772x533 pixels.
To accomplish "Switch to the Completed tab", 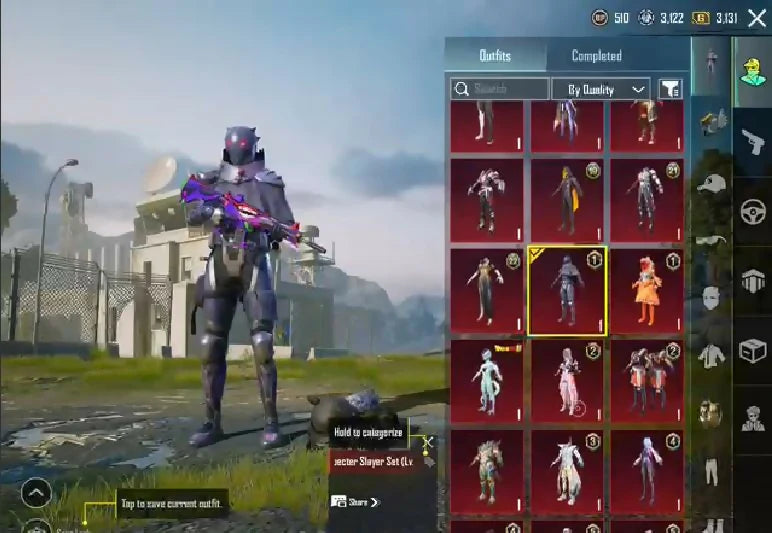I will tap(597, 56).
